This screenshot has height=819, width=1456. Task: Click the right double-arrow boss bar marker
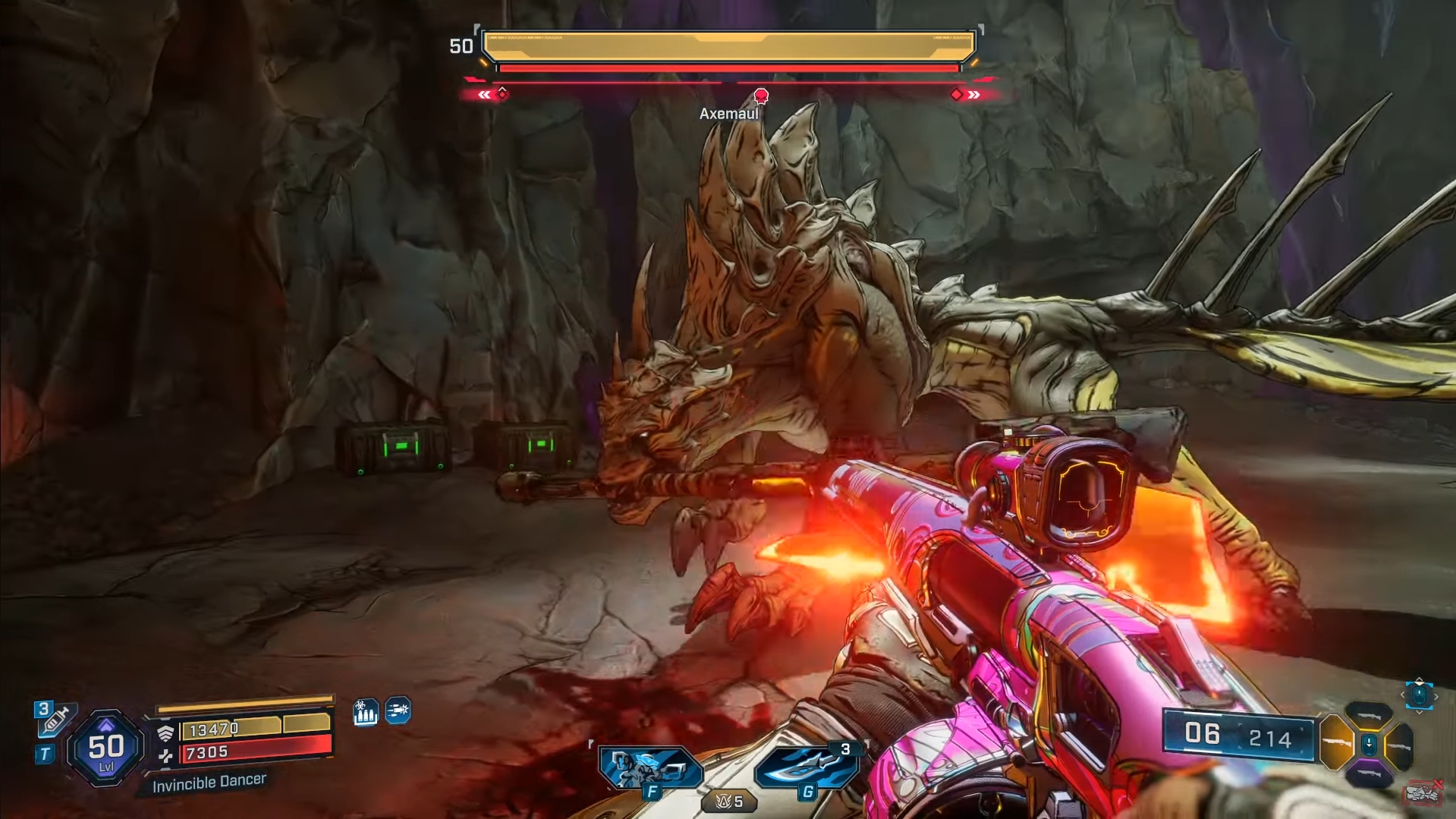click(974, 95)
